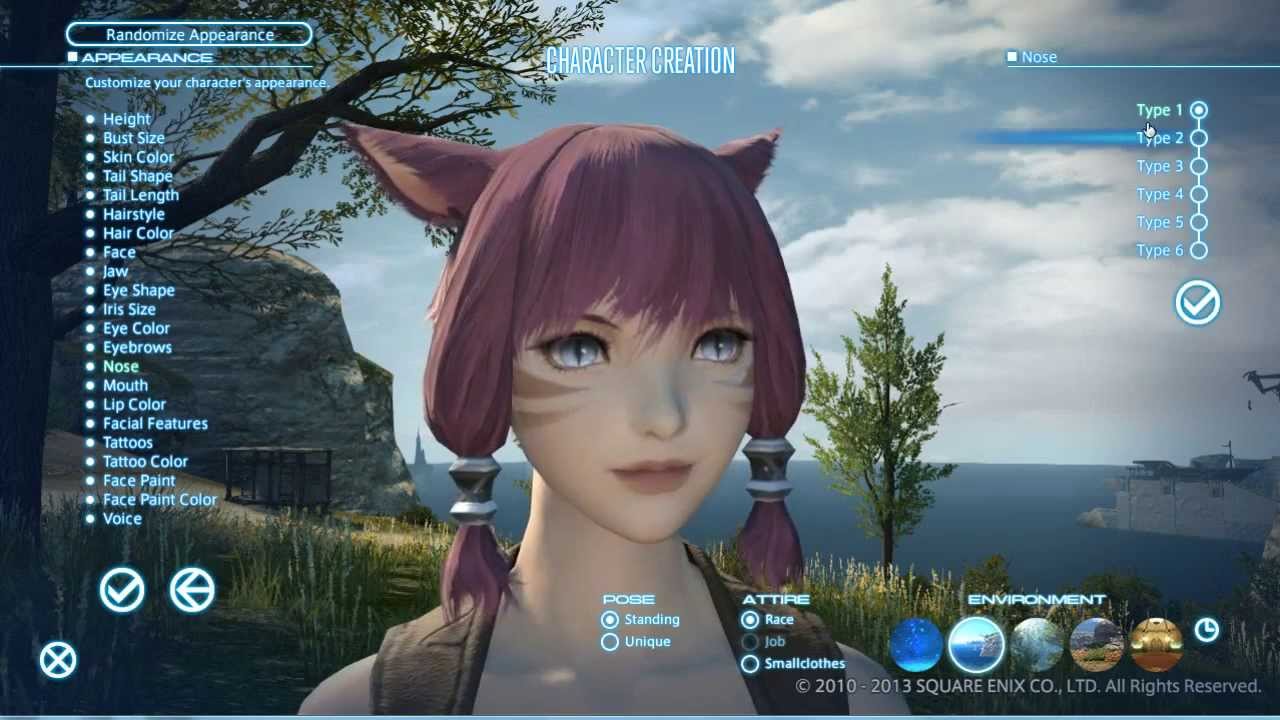Screen dimensions: 1280x720
Task: Set attire to Smallclothes
Action: (x=750, y=663)
